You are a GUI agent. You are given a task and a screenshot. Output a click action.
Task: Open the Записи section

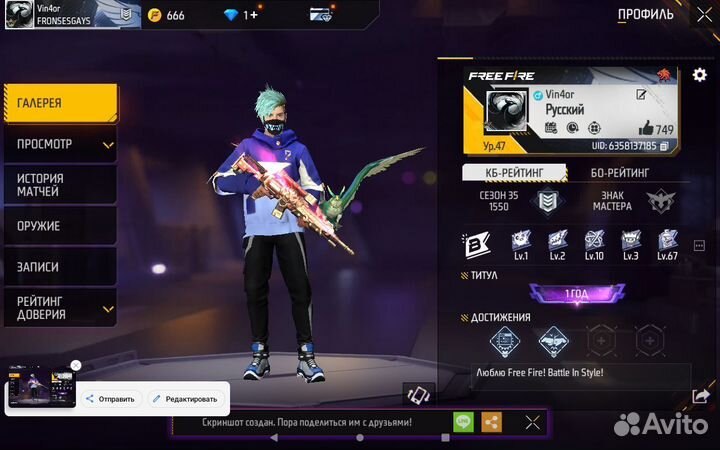pyautogui.click(x=60, y=267)
